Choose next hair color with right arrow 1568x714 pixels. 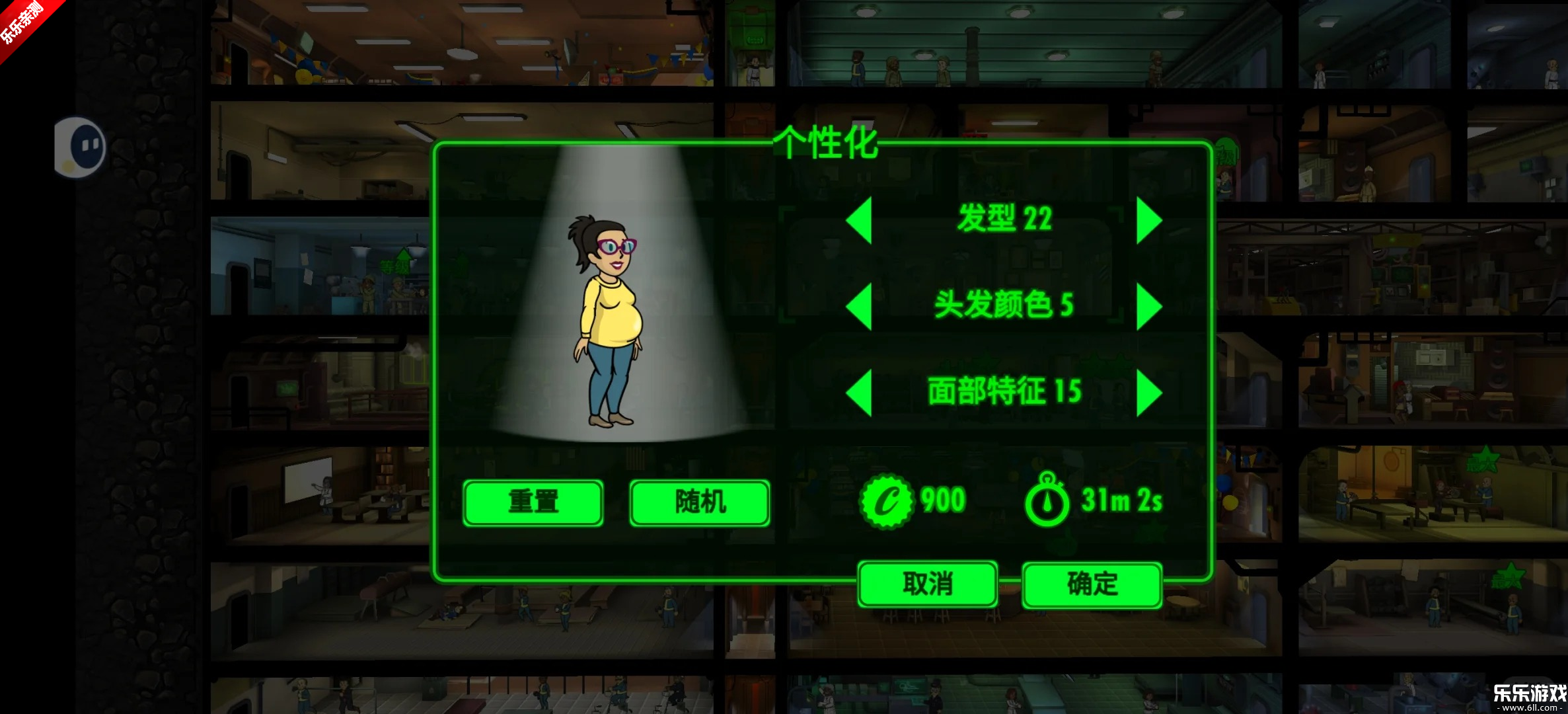click(x=1149, y=306)
